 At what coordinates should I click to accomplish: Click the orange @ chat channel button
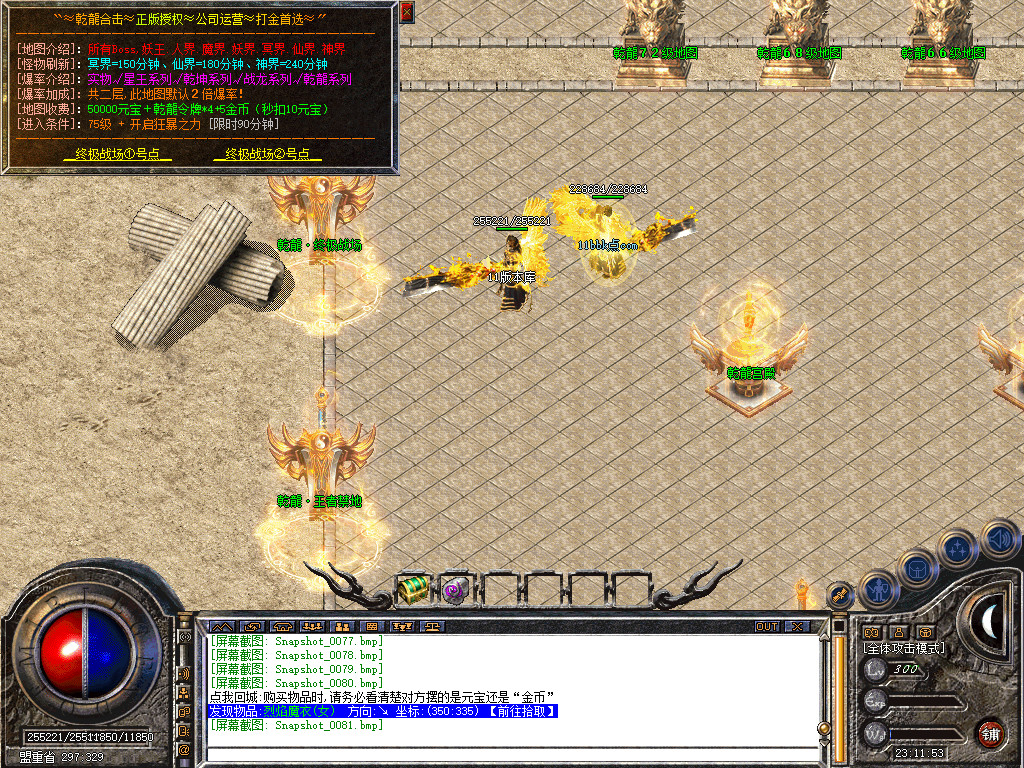[185, 749]
